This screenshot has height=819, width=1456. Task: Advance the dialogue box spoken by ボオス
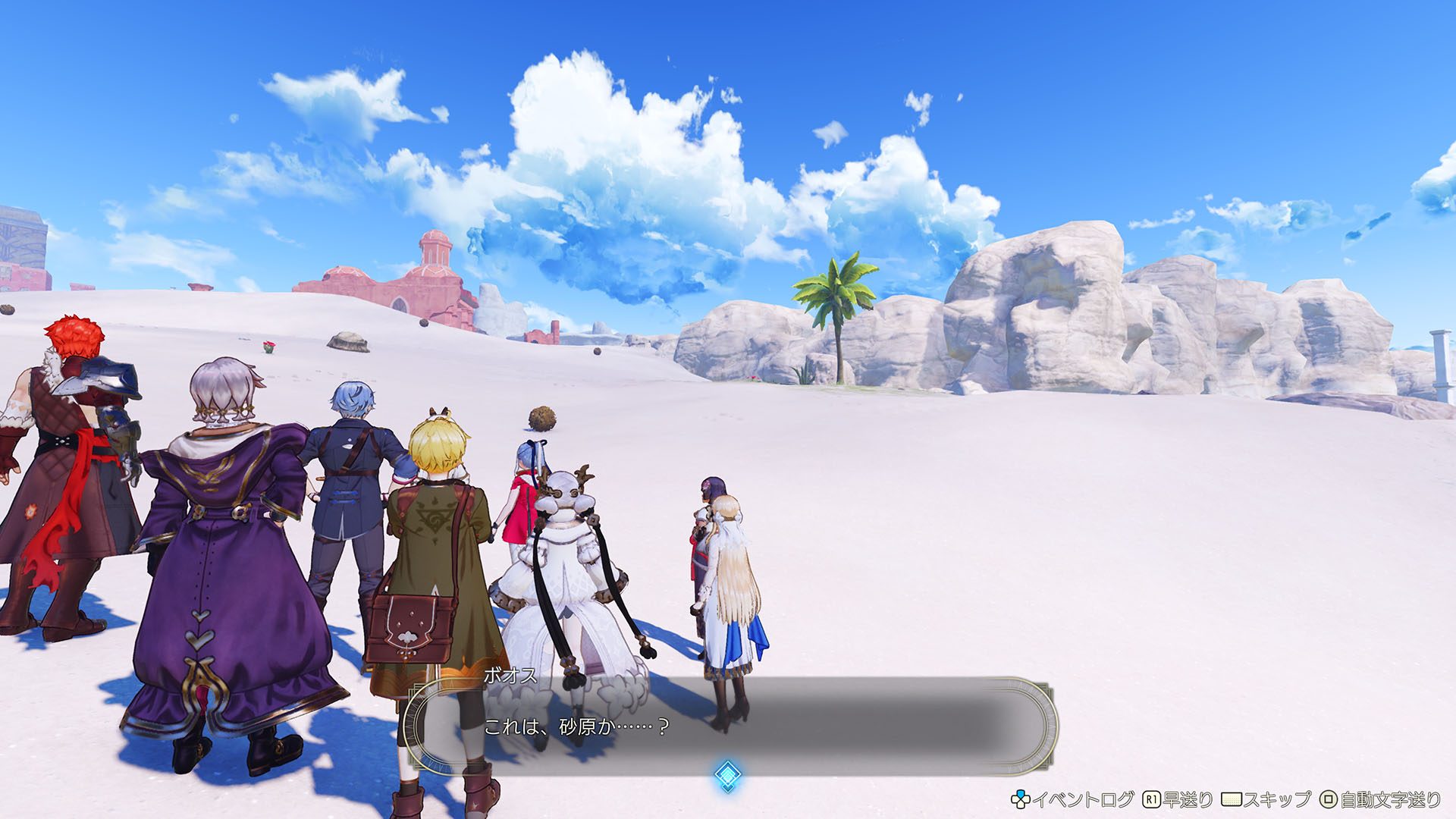[x=728, y=726]
